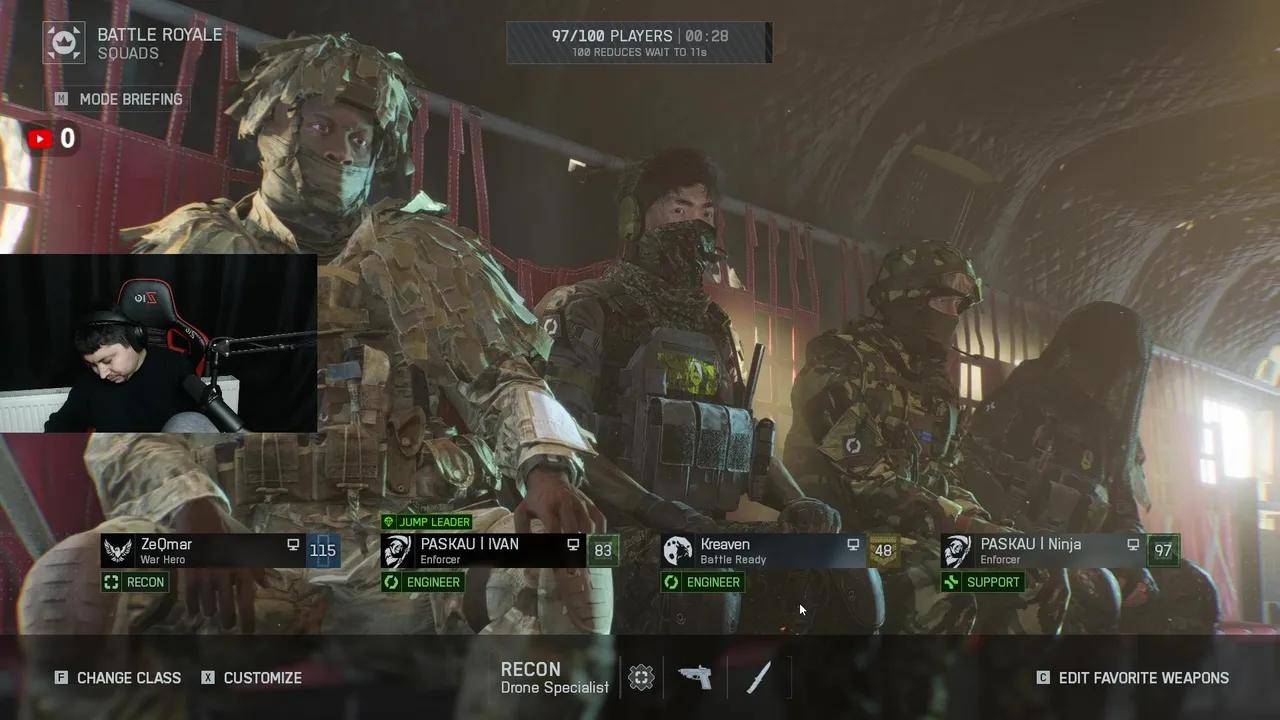Select the combat knife icon
The image size is (1280, 720).
coord(759,678)
